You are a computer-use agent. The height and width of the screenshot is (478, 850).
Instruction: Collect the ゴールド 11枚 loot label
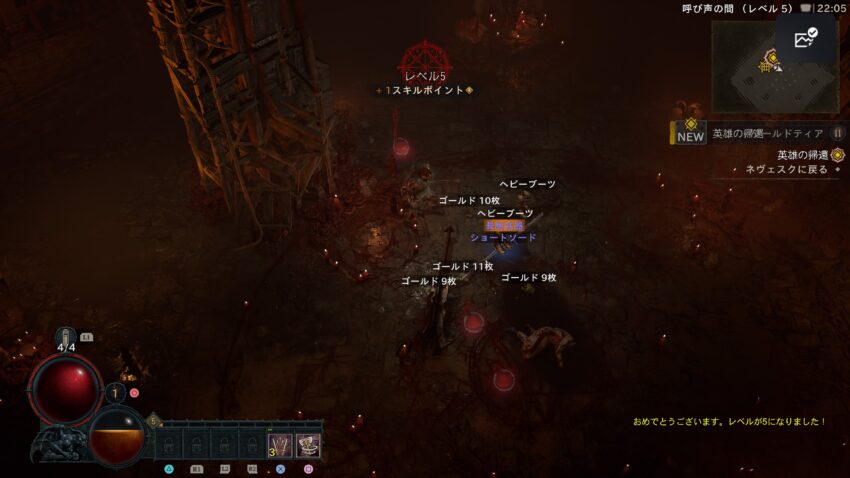pyautogui.click(x=462, y=267)
